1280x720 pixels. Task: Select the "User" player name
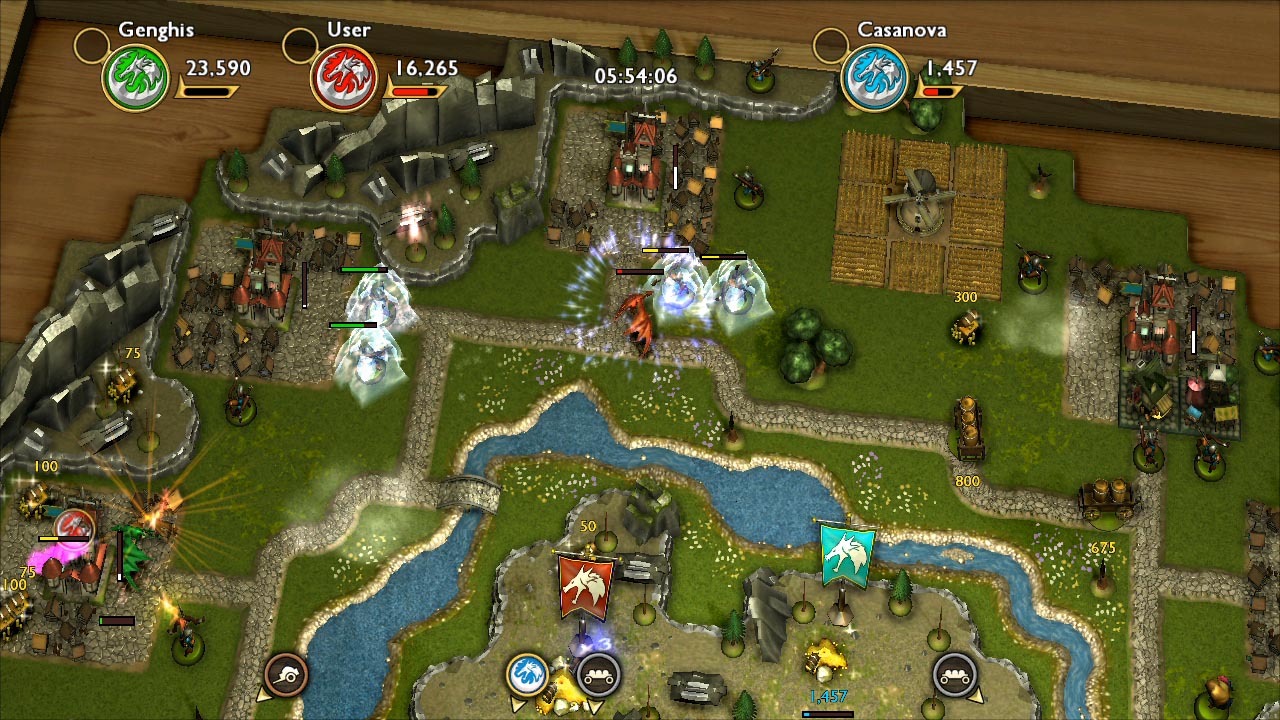(x=347, y=30)
